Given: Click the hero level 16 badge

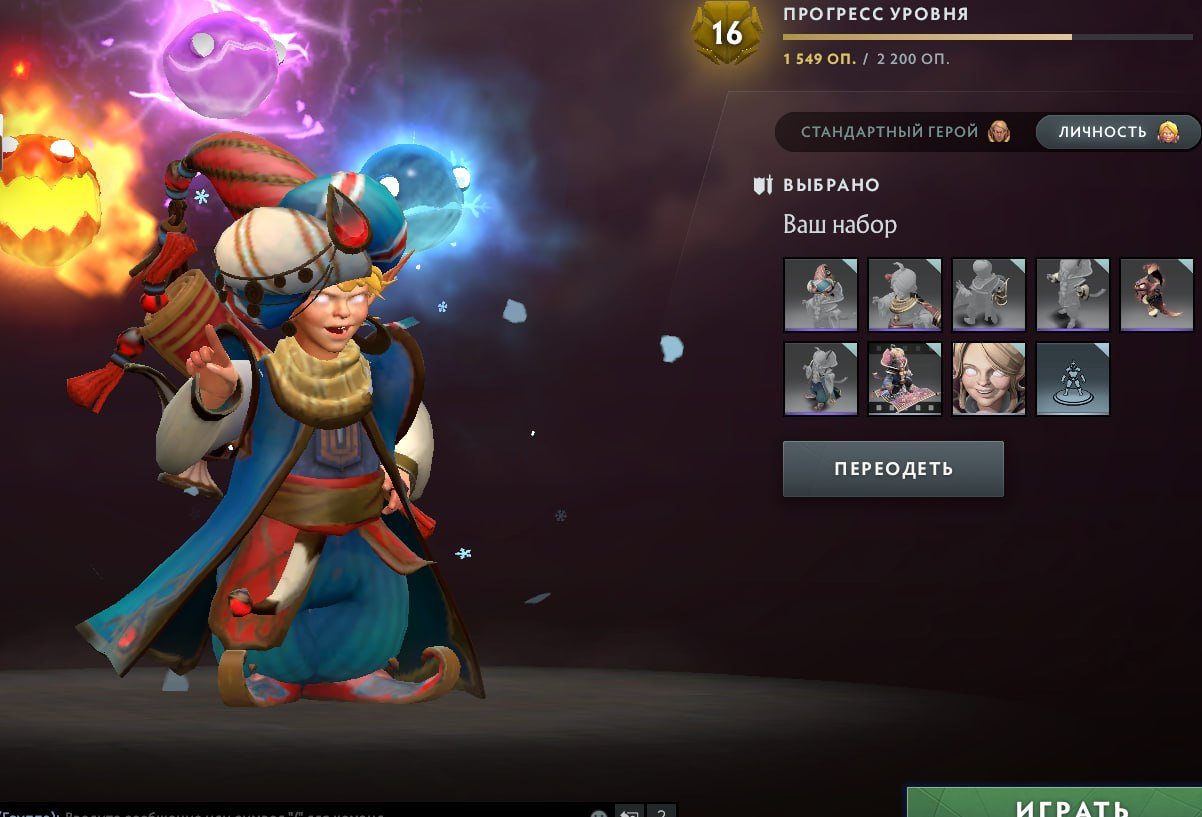Looking at the screenshot, I should click(727, 35).
